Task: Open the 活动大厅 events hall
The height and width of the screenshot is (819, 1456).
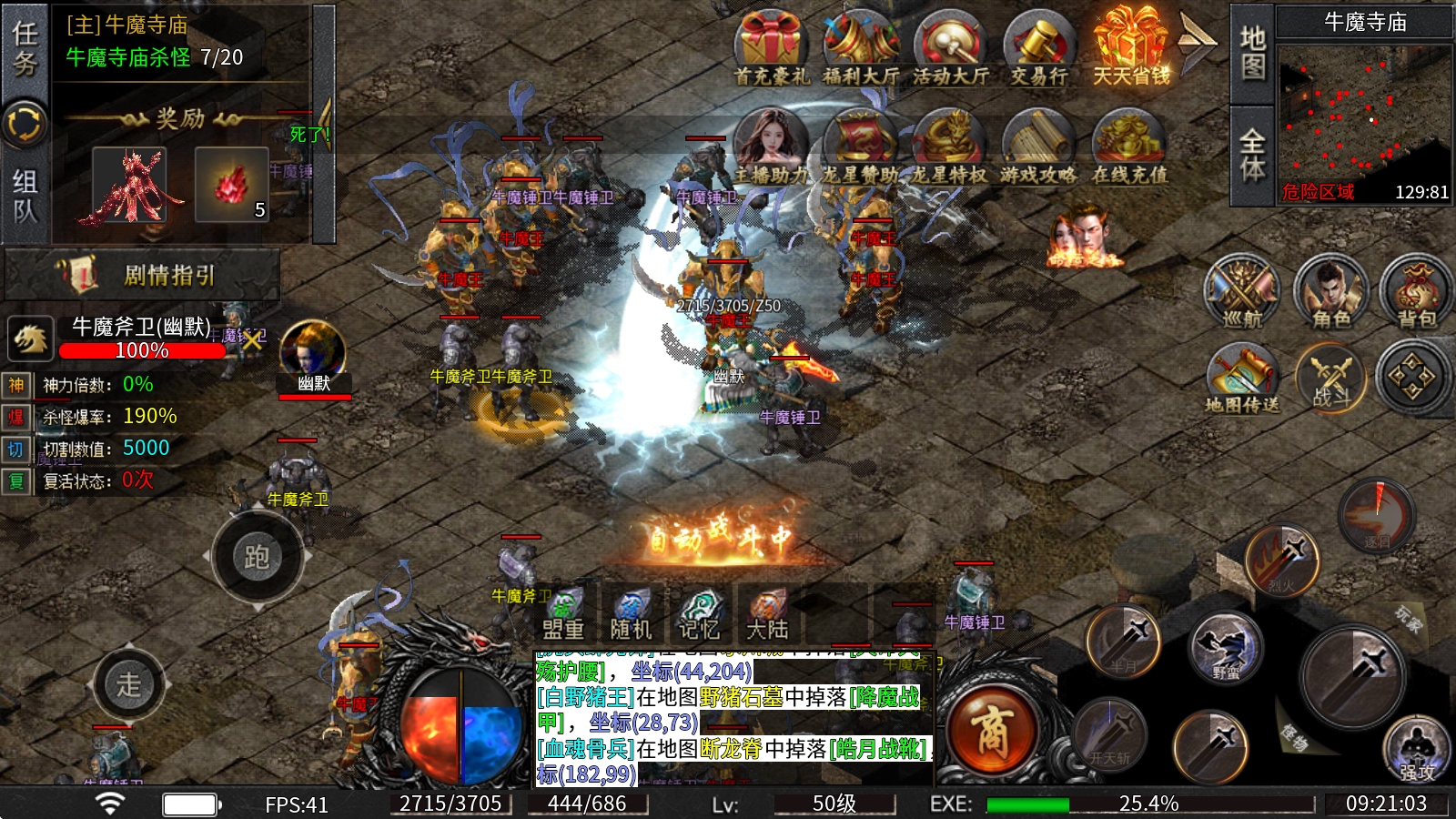Action: (949, 47)
